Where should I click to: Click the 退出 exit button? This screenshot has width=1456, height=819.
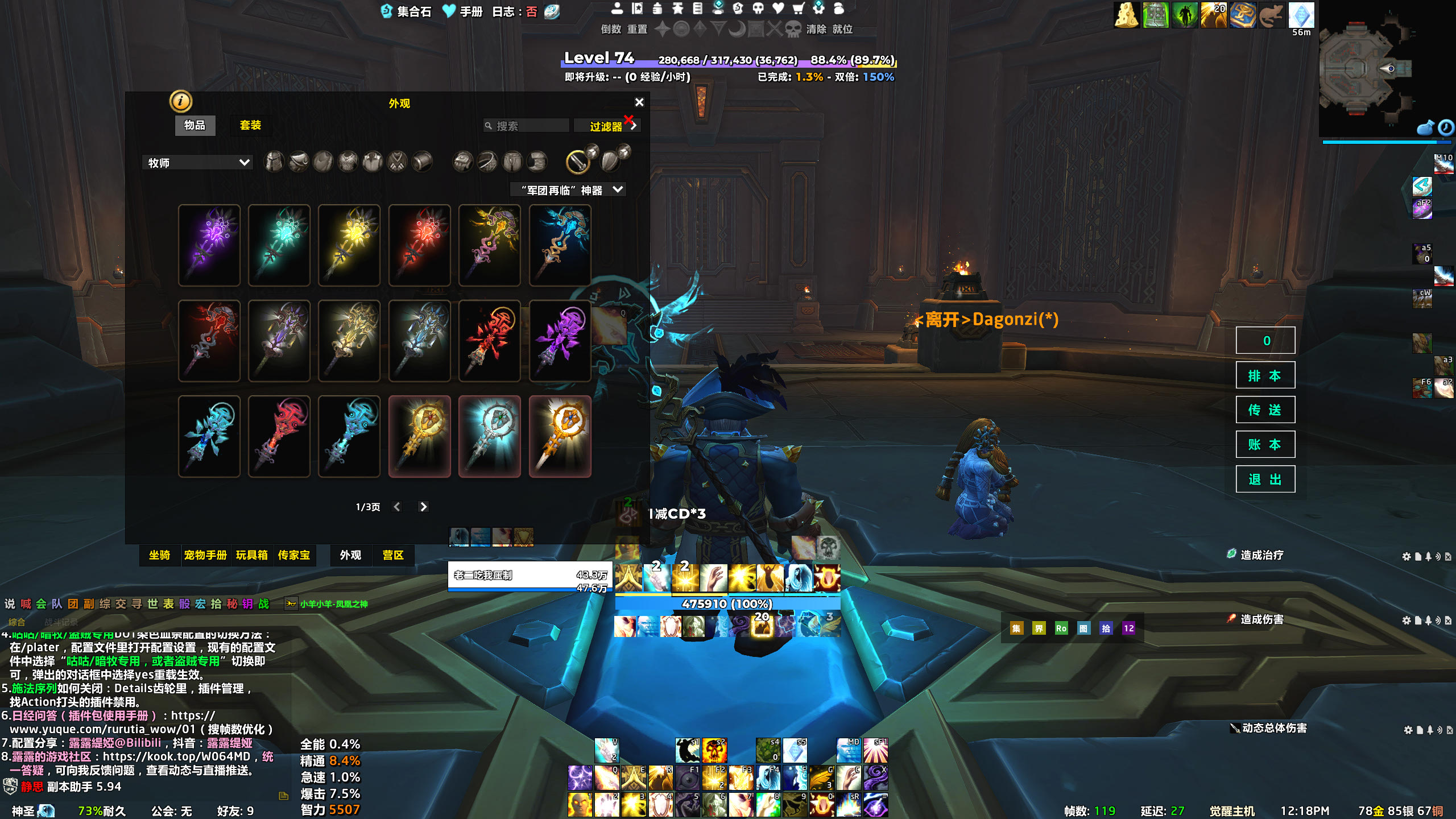tap(1265, 479)
